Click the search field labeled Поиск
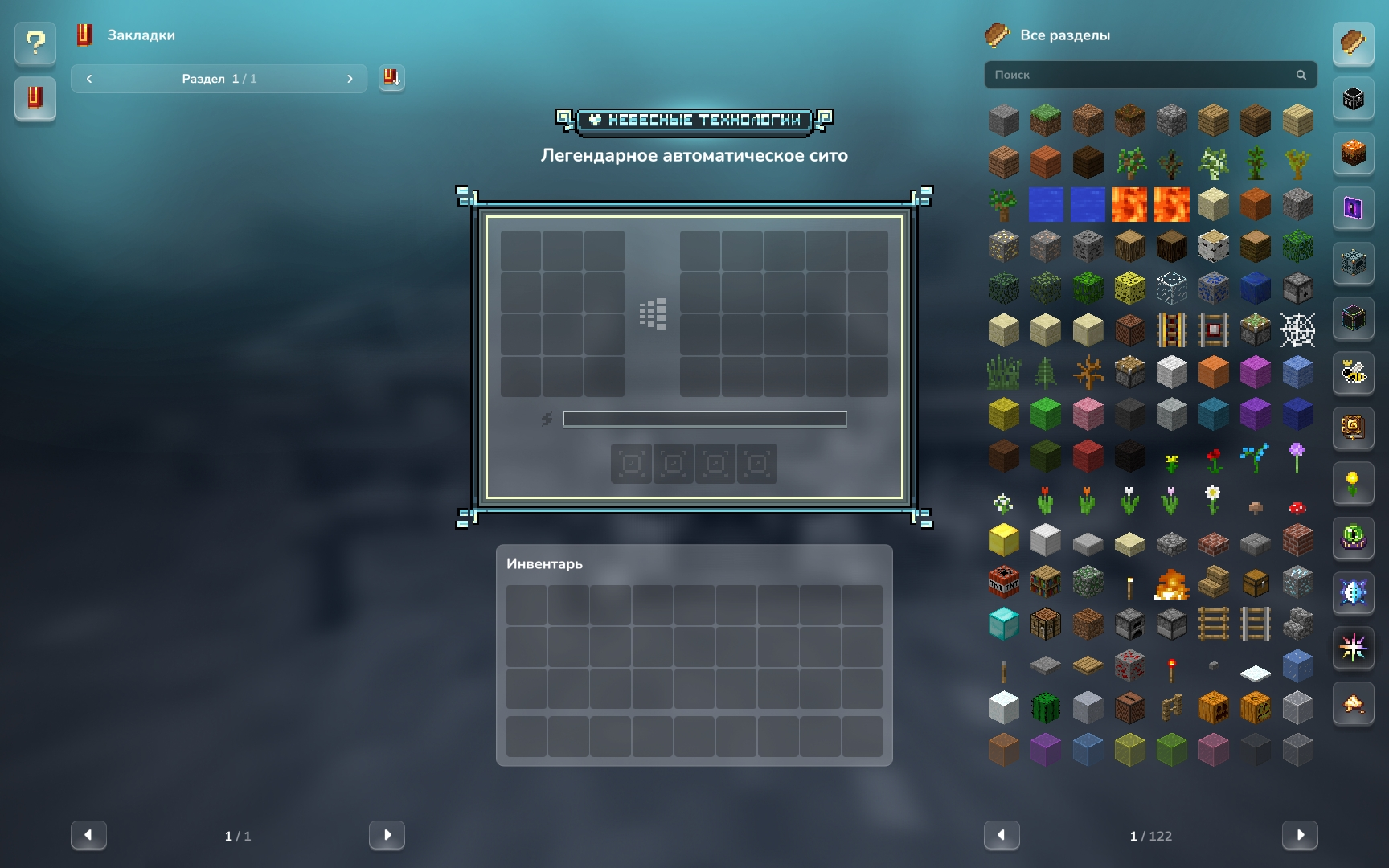1389x868 pixels. pos(1141,75)
